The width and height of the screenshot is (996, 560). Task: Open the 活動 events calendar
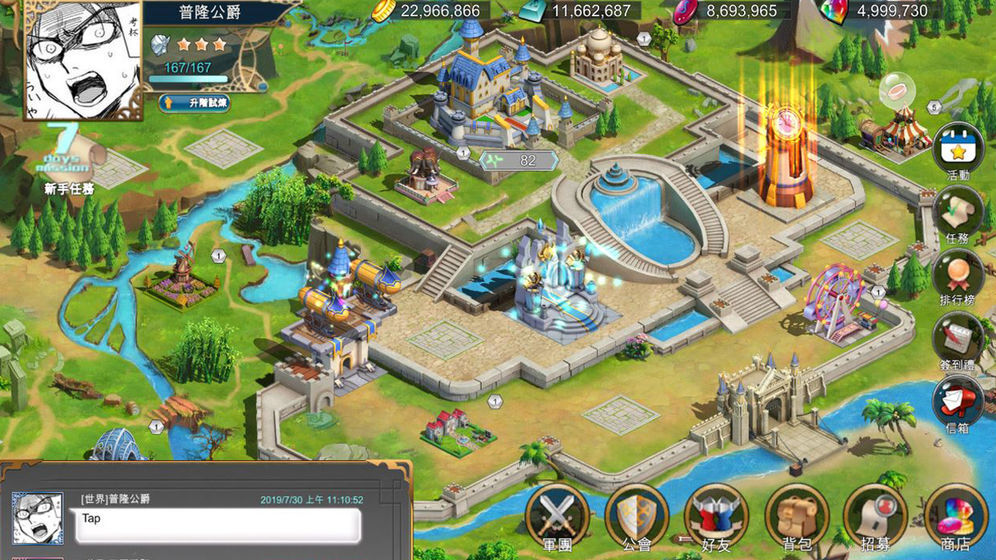tap(958, 150)
